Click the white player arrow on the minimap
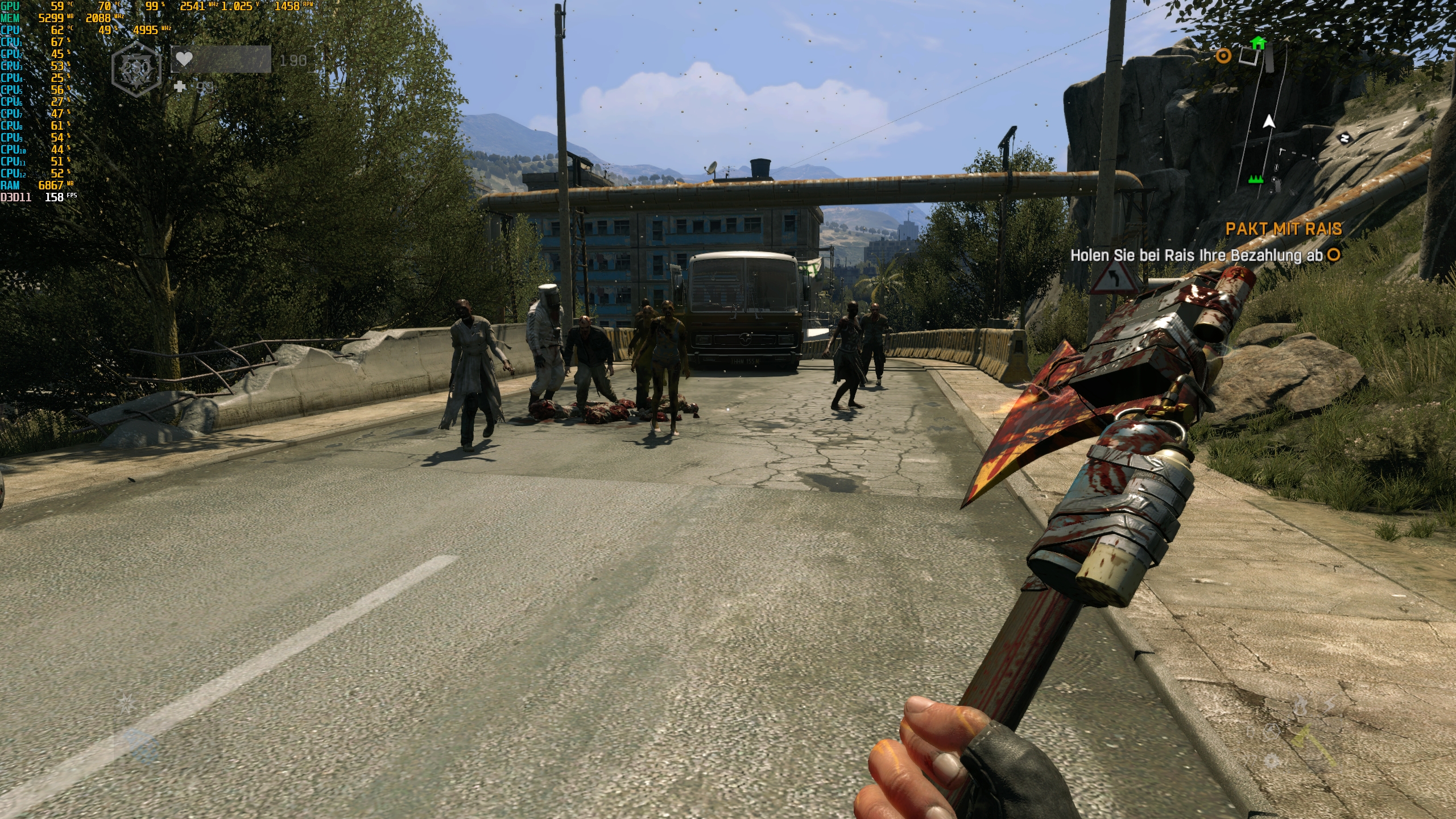Image resolution: width=1456 pixels, height=819 pixels. 1269,121
